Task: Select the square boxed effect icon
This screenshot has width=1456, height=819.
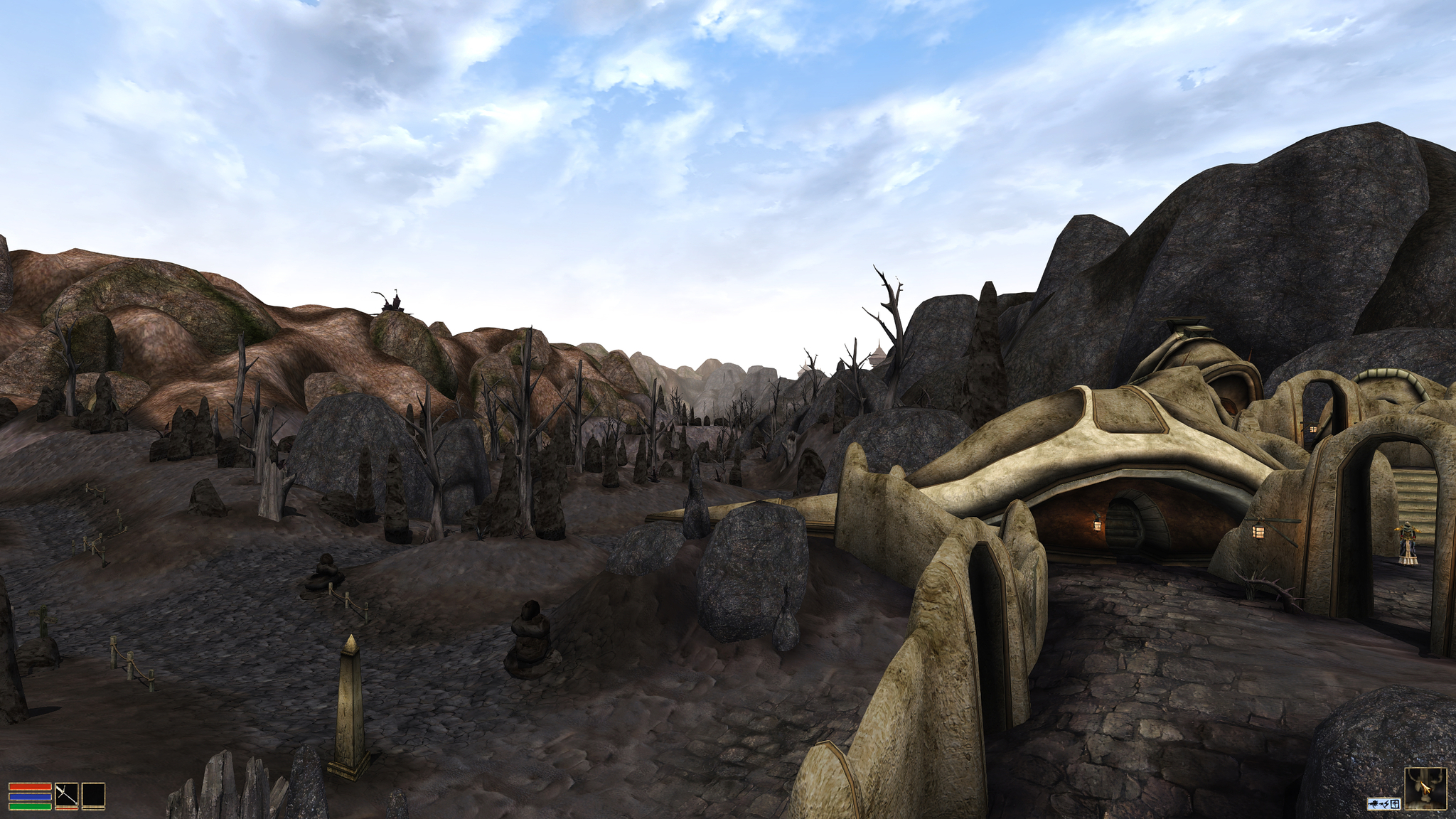Action: [x=1395, y=803]
